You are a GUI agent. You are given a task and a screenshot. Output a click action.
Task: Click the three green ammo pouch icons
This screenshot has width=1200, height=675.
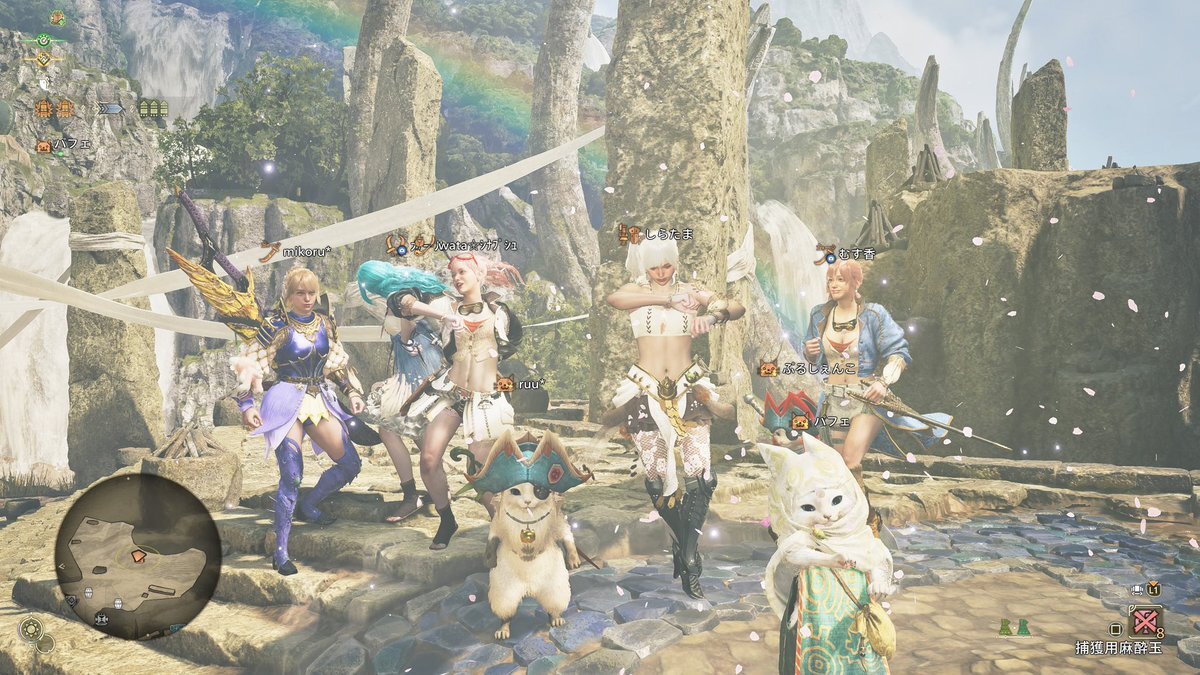point(152,109)
